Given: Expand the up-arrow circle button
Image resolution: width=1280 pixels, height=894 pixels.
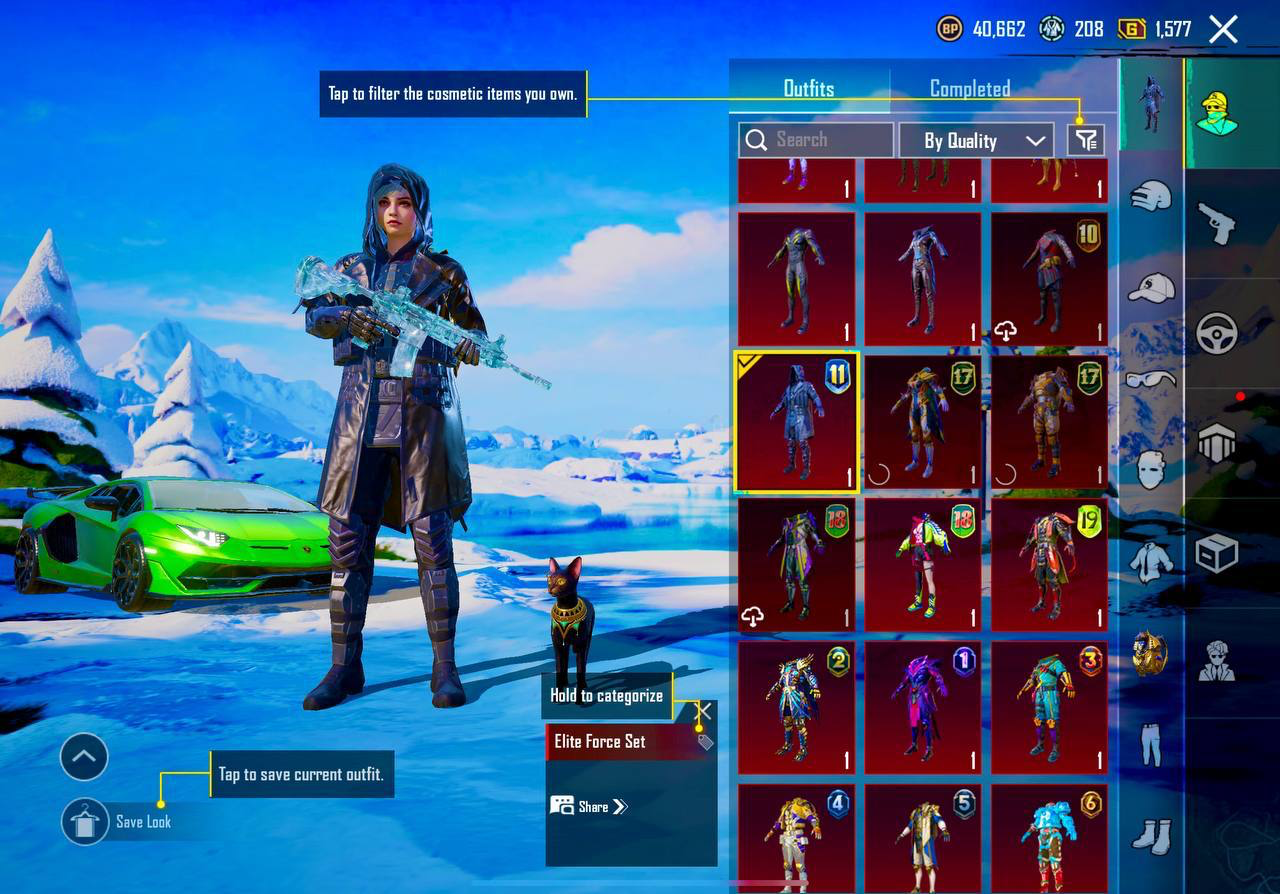Looking at the screenshot, I should click(84, 757).
